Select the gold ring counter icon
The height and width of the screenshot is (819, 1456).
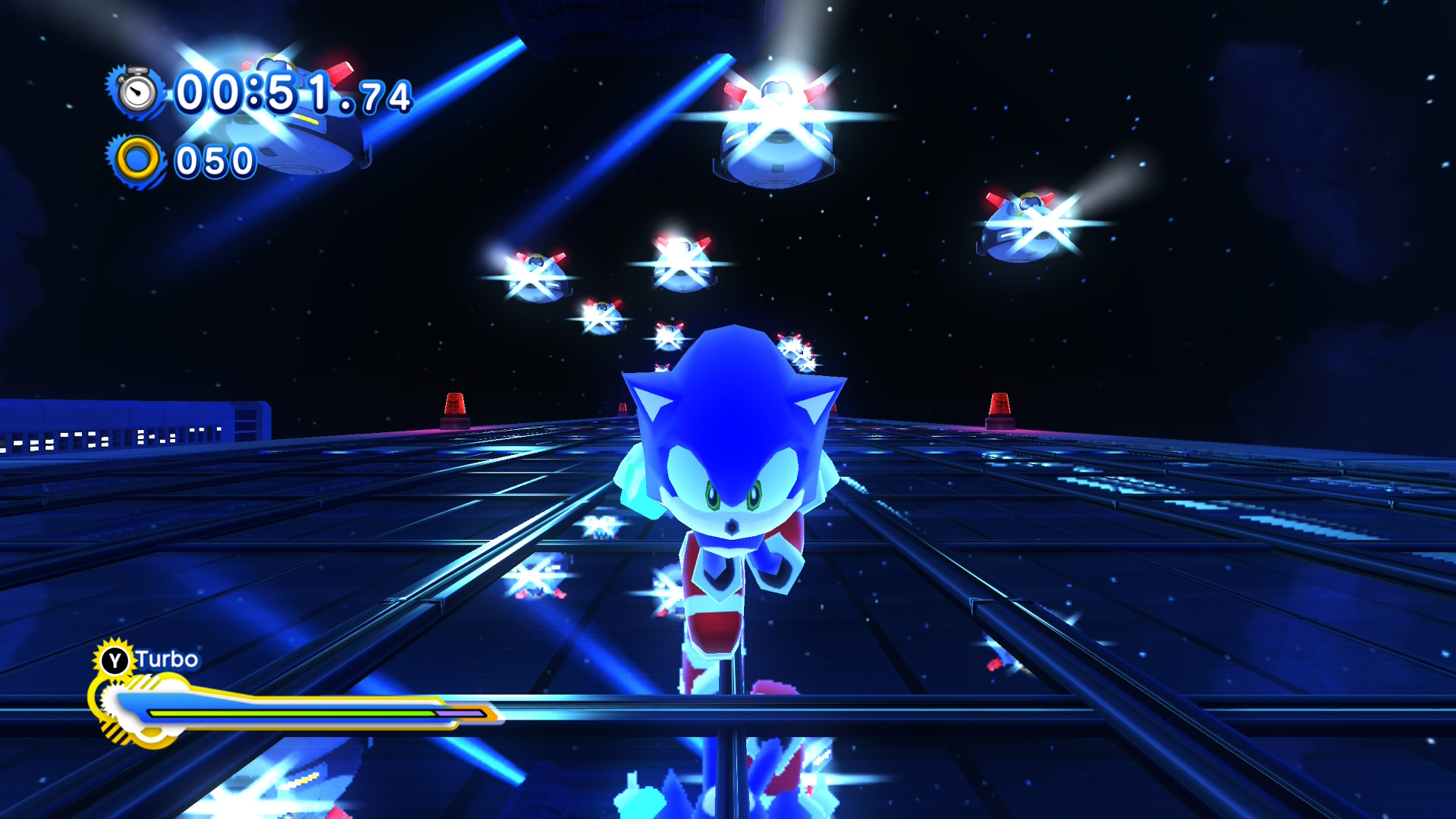coord(137,161)
